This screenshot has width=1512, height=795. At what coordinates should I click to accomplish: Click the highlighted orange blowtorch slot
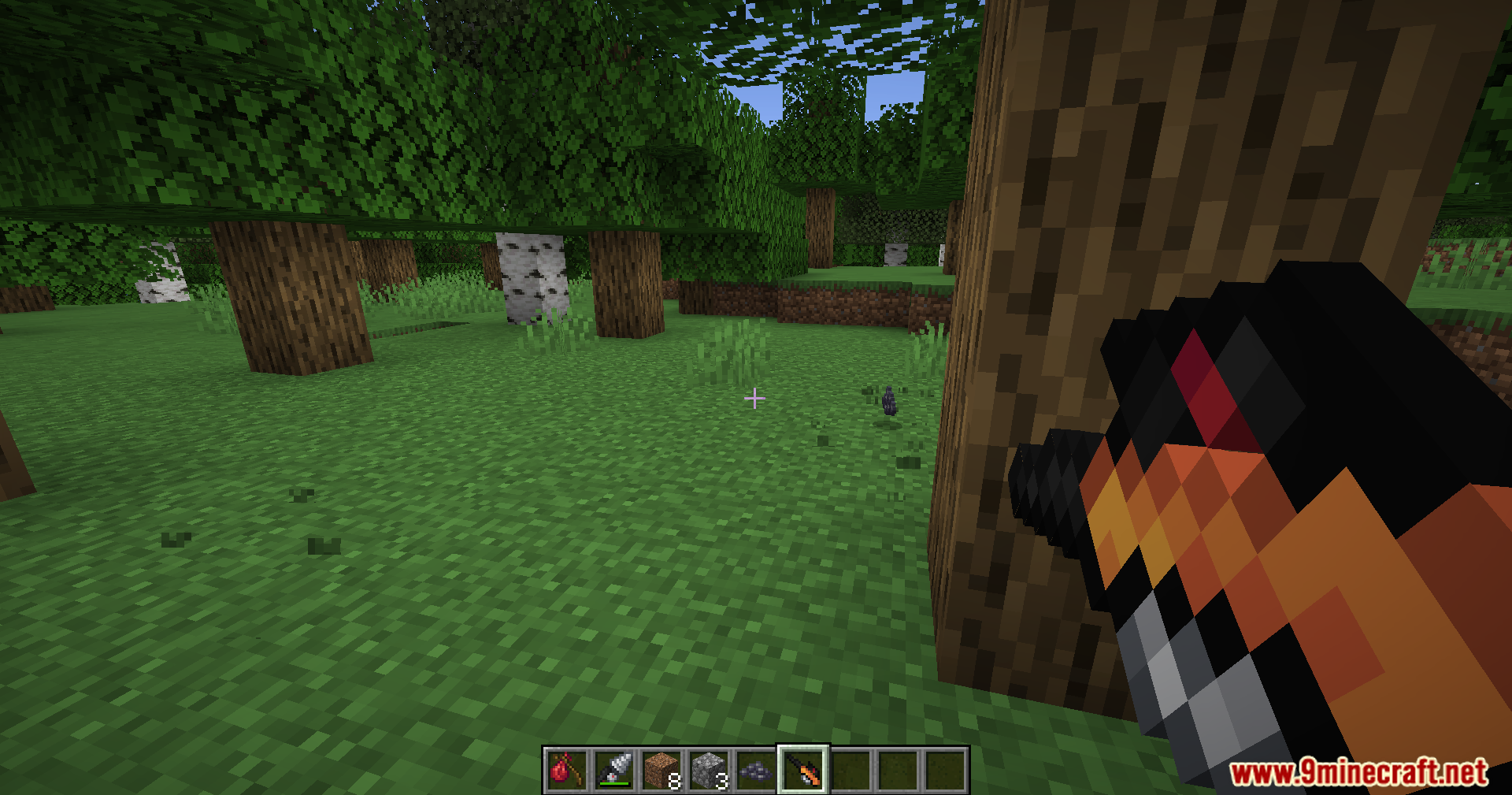pyautogui.click(x=802, y=769)
